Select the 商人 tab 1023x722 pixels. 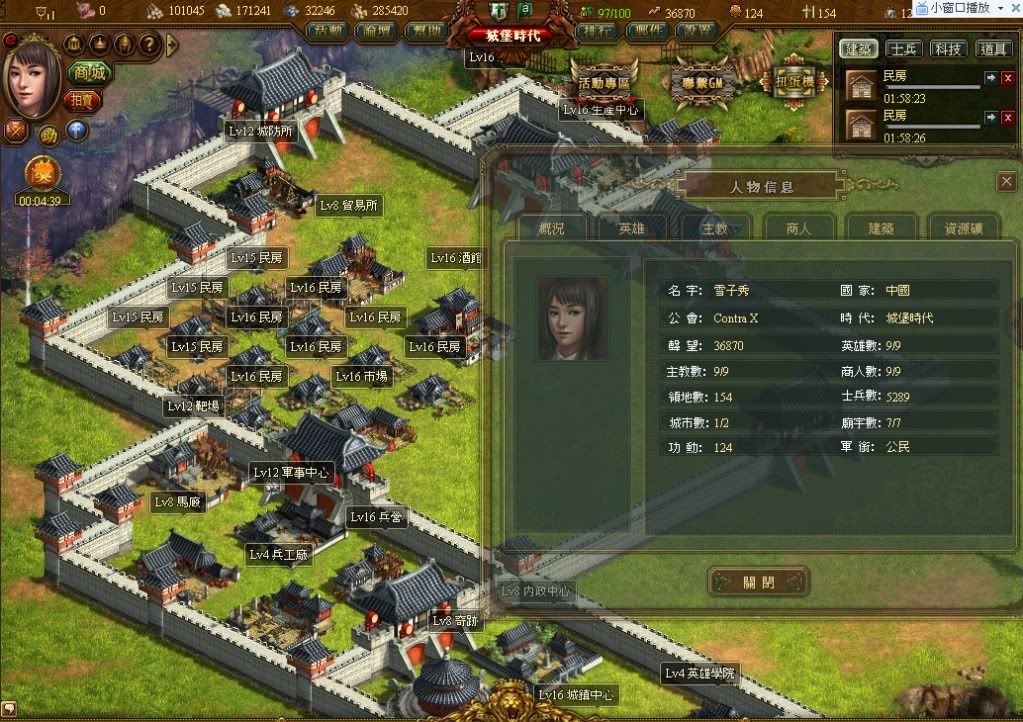[x=798, y=228]
